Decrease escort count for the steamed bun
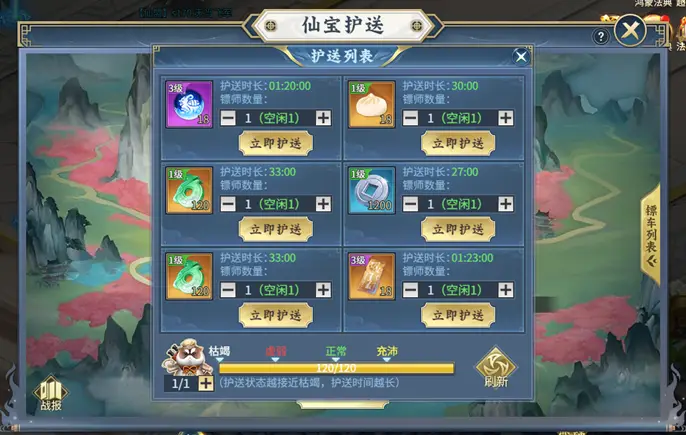The height and width of the screenshot is (435, 686). [x=411, y=118]
